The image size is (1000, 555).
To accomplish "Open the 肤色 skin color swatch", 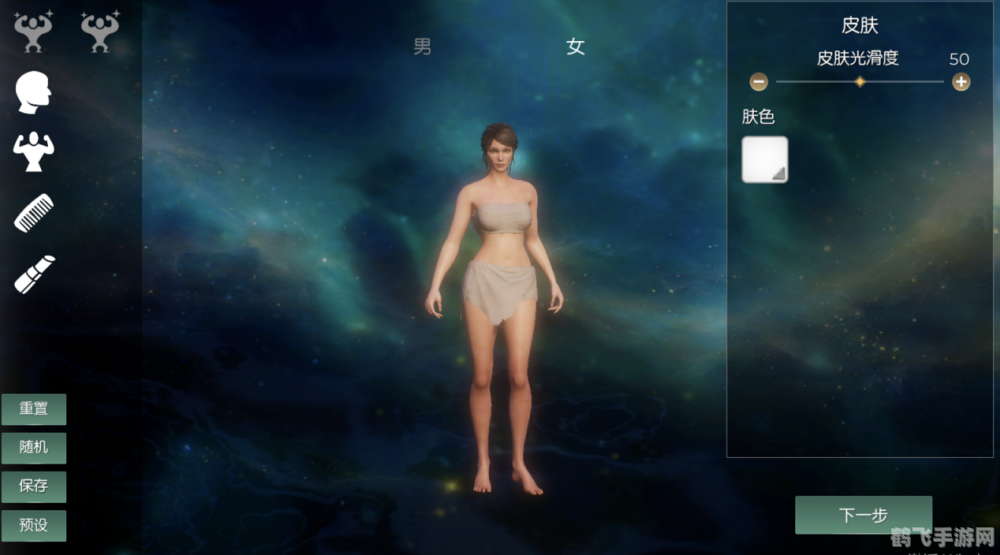I will 765,160.
